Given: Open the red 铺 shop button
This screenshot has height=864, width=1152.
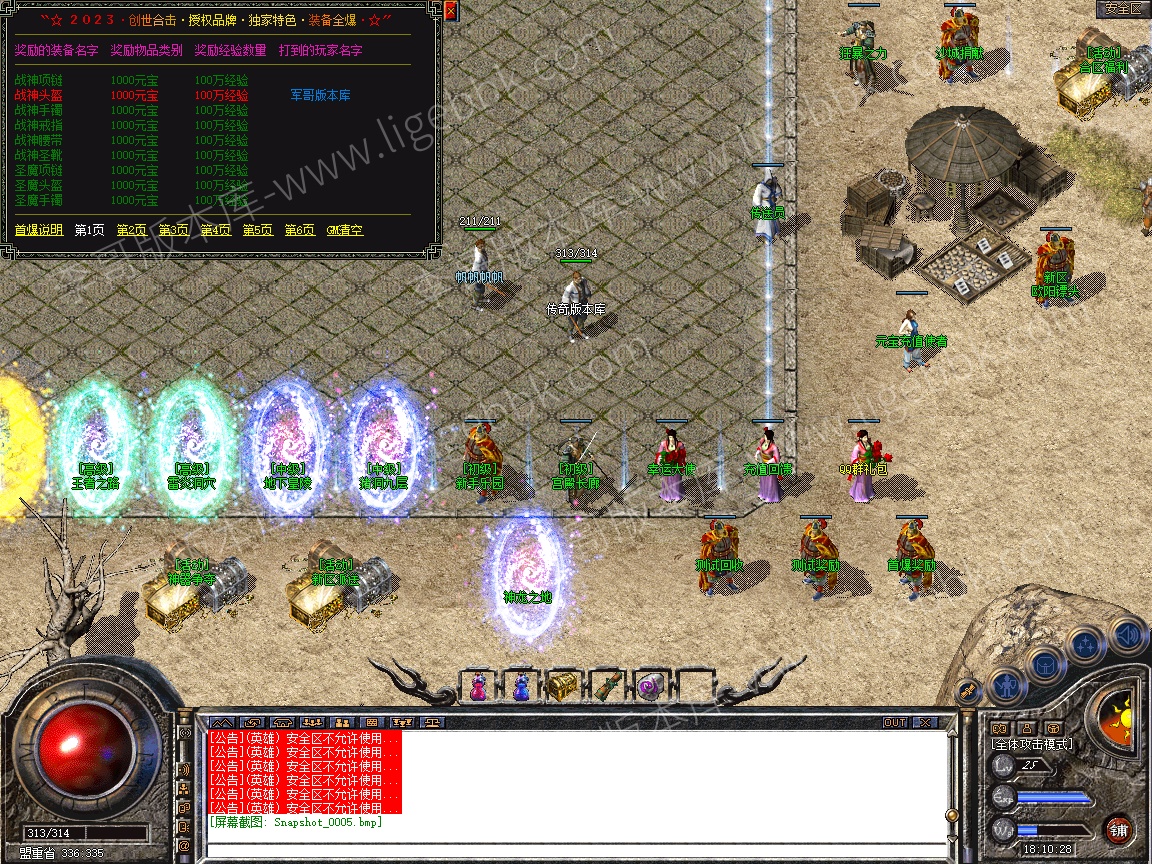Looking at the screenshot, I should coord(1118,829).
